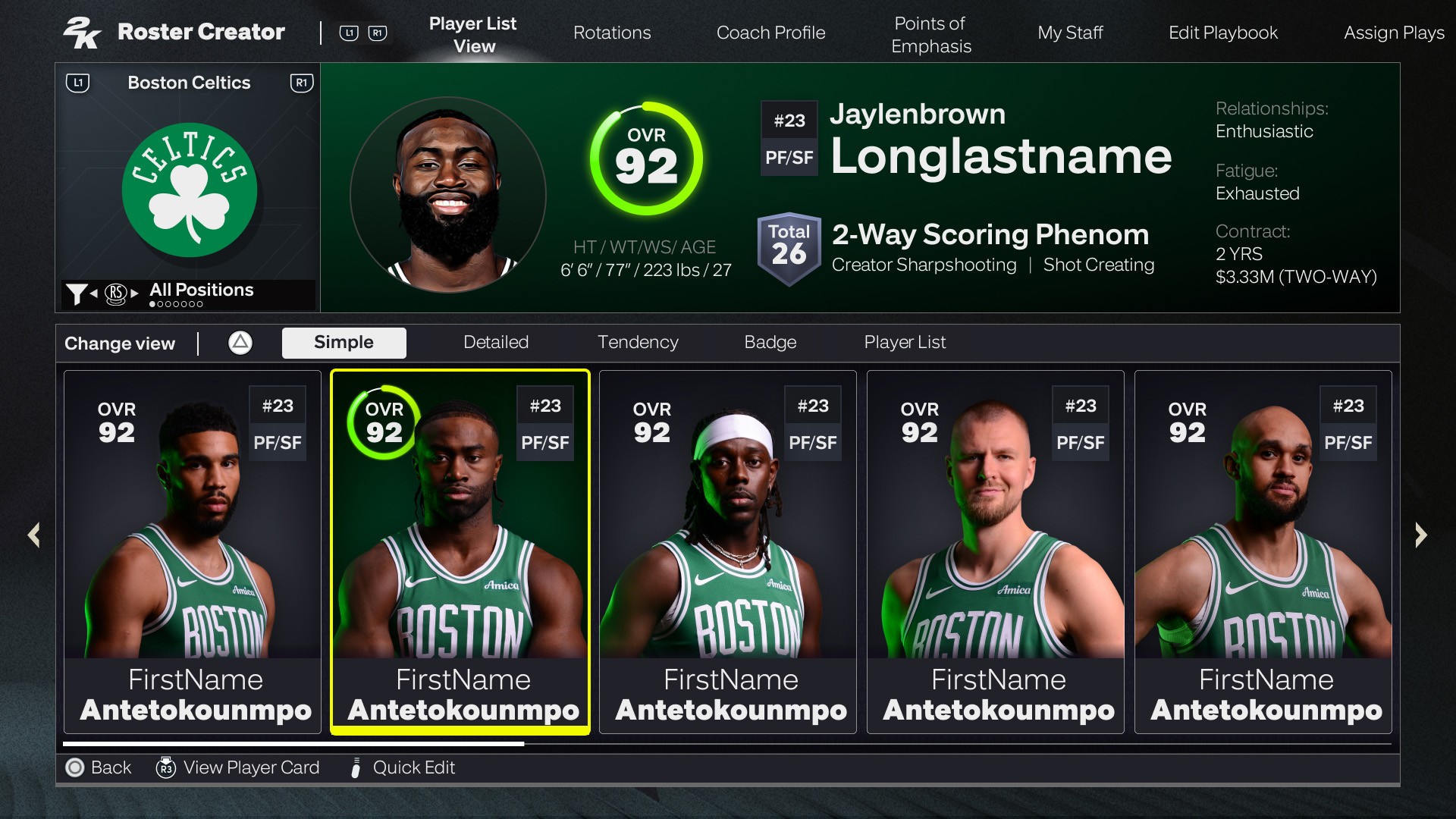This screenshot has width=1456, height=819.
Task: Choose the Simple view option
Action: click(x=344, y=343)
